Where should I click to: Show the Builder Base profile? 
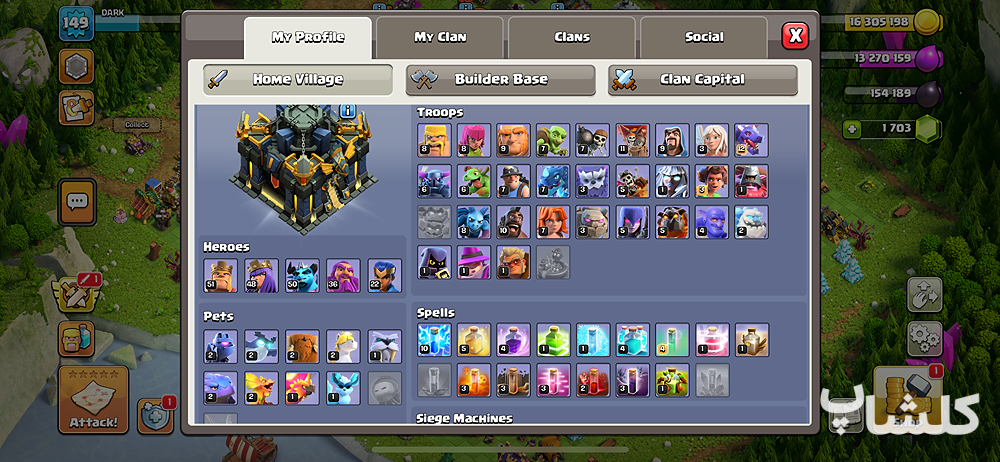point(500,79)
